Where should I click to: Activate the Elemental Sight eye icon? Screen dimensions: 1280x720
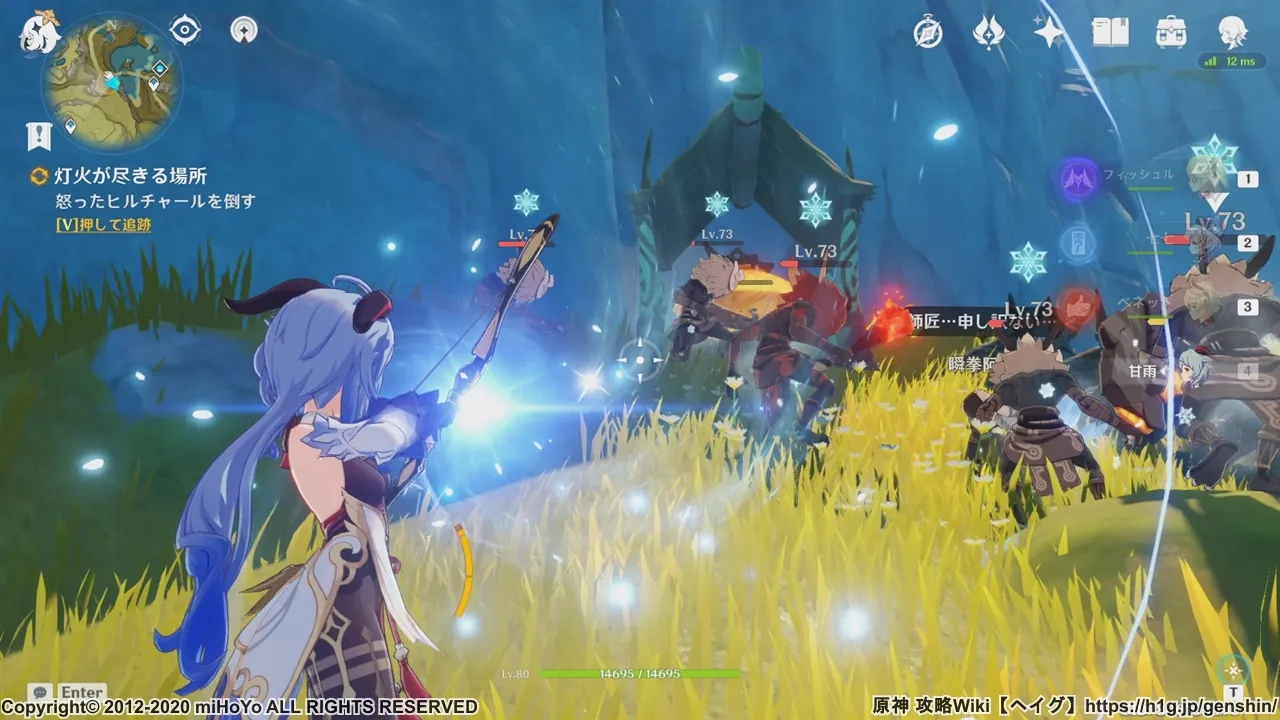pyautogui.click(x=185, y=30)
